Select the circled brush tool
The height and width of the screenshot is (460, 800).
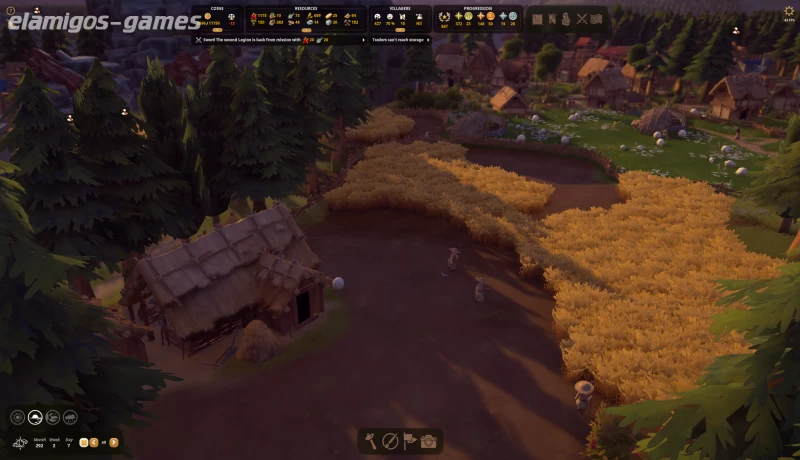point(390,441)
